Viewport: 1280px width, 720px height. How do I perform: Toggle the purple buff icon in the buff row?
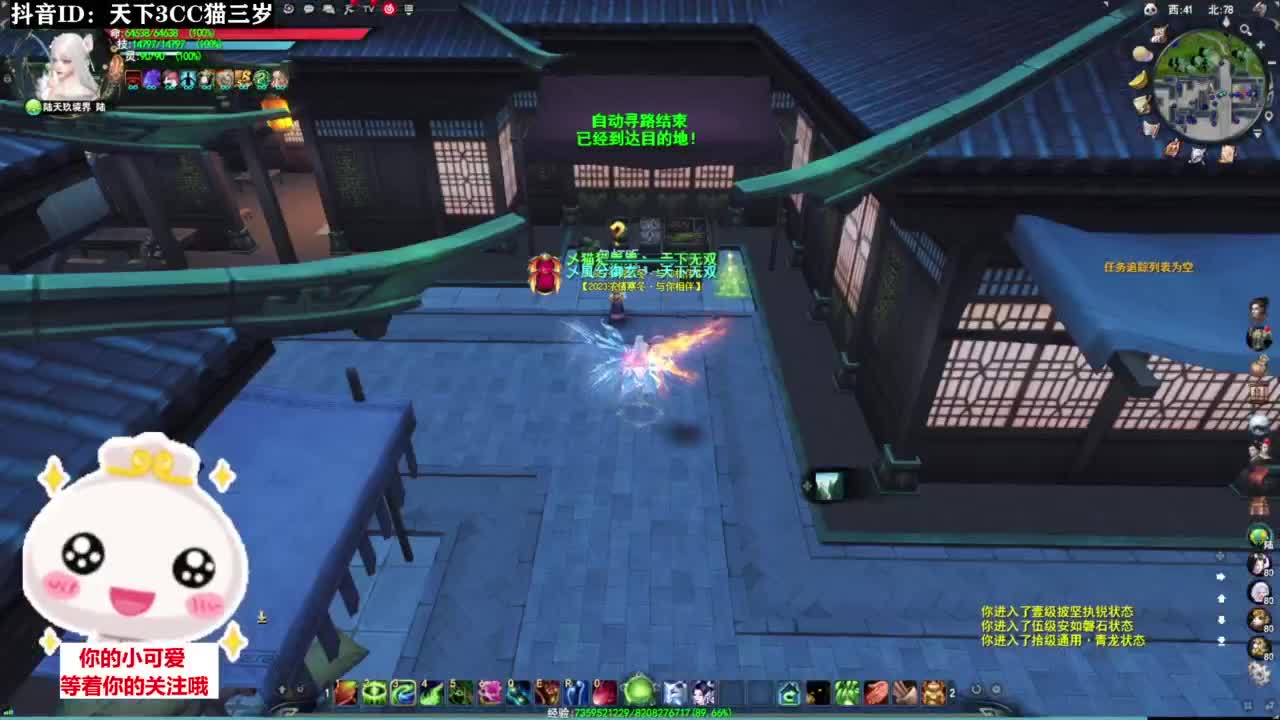[152, 77]
